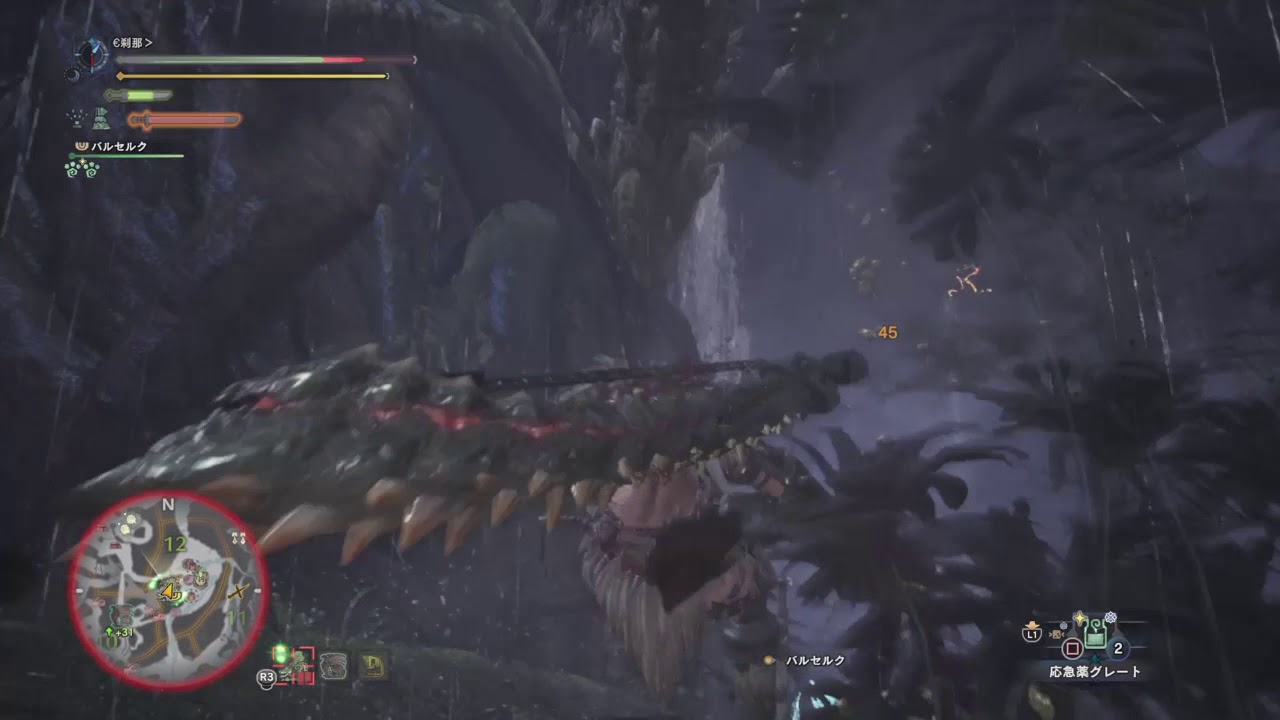The image size is (1280, 720).
Task: Click the 応急薬グレート item label
Action: [1094, 670]
